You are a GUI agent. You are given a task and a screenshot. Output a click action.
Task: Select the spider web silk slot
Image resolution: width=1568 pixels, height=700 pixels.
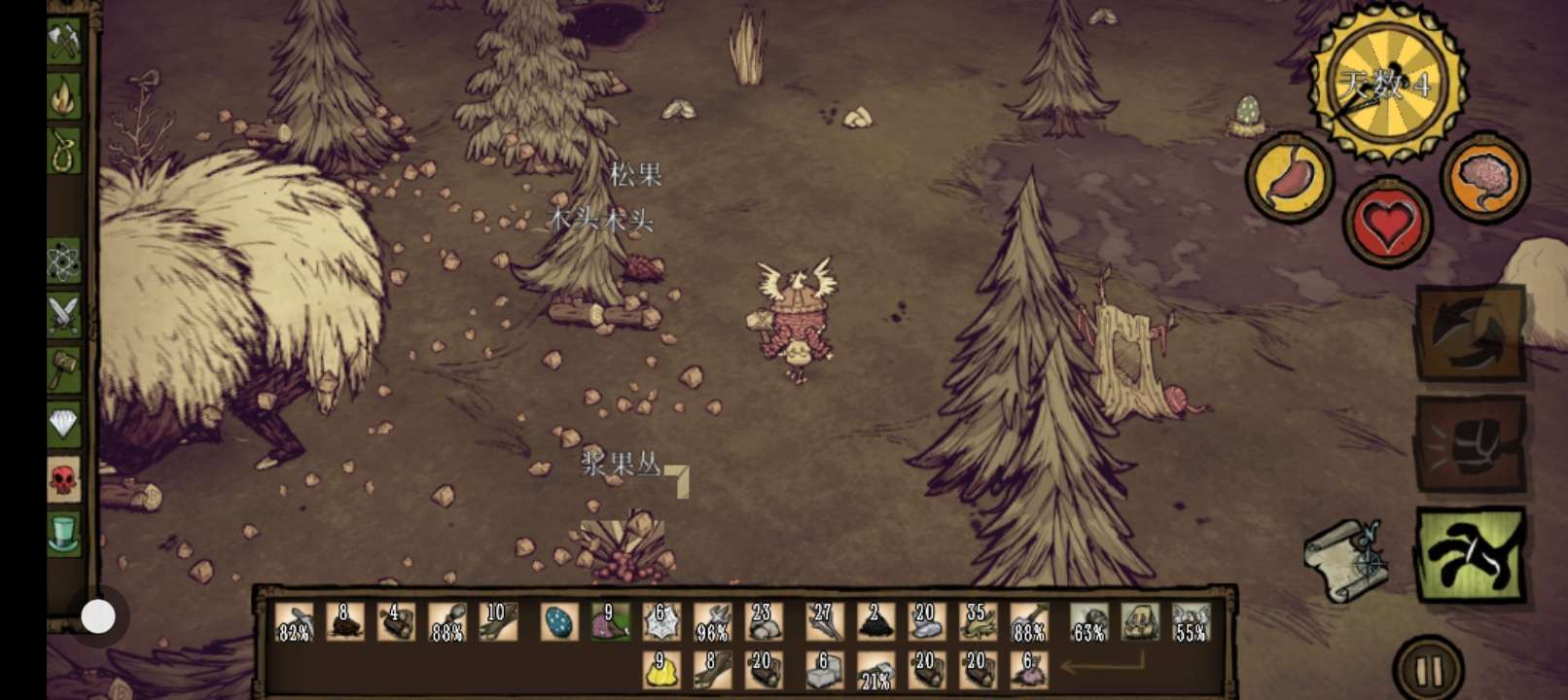click(661, 622)
